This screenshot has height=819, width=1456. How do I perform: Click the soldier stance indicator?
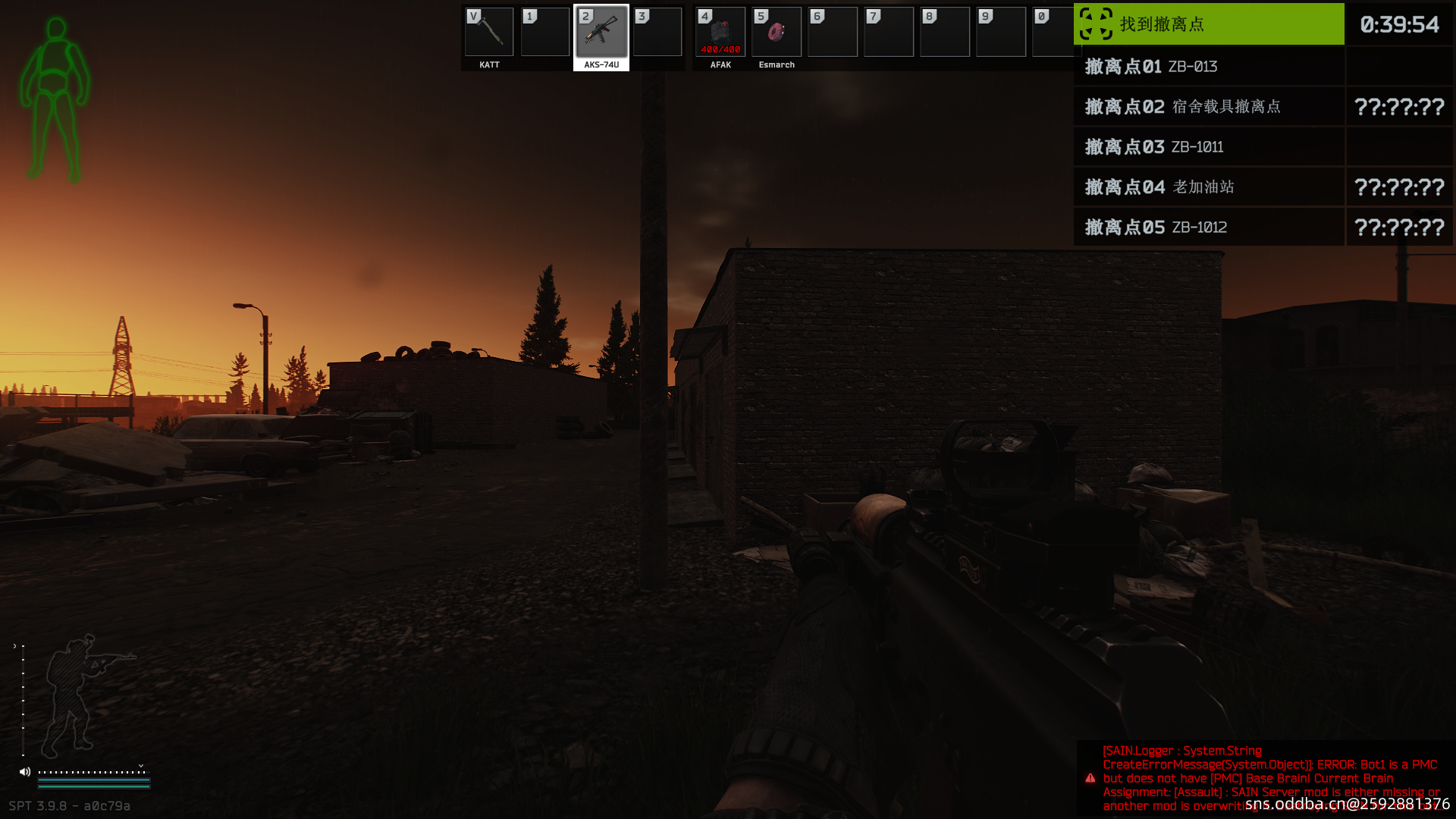pyautogui.click(x=76, y=694)
